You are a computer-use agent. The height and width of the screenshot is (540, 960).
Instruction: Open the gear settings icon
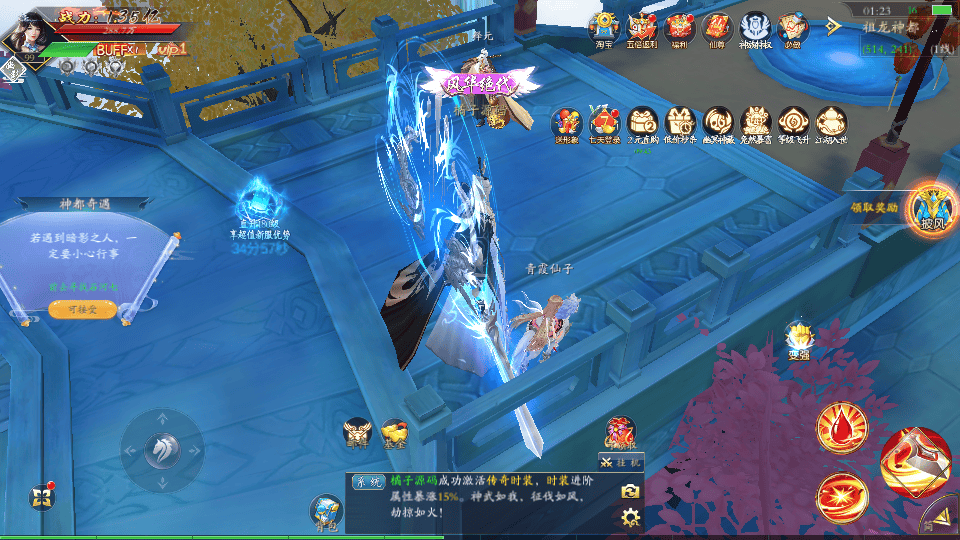click(x=630, y=517)
